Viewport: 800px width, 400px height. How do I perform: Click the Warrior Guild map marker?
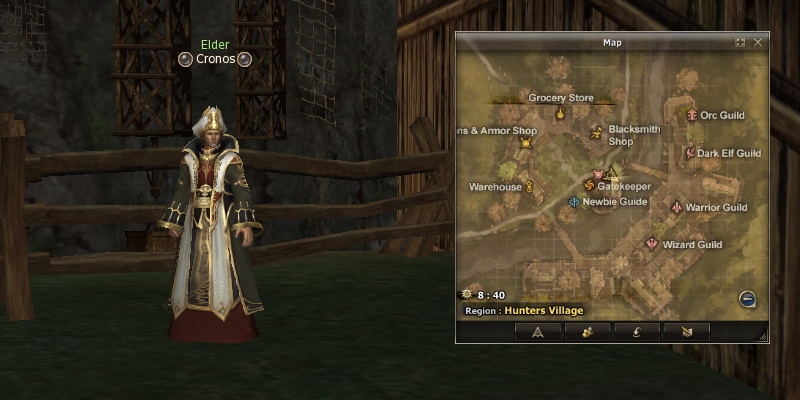pyautogui.click(x=677, y=208)
